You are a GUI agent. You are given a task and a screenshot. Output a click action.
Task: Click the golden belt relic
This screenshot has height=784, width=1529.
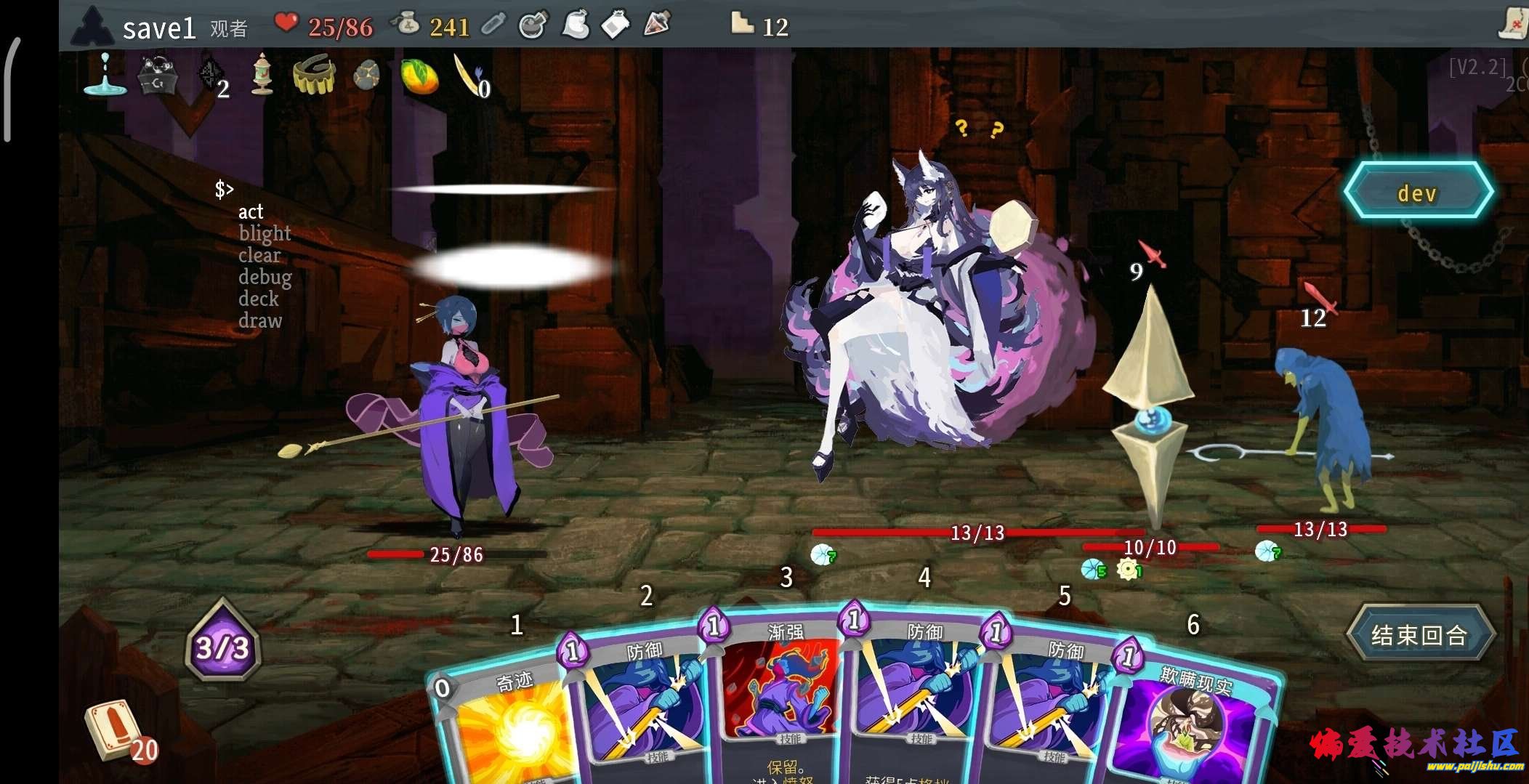316,75
